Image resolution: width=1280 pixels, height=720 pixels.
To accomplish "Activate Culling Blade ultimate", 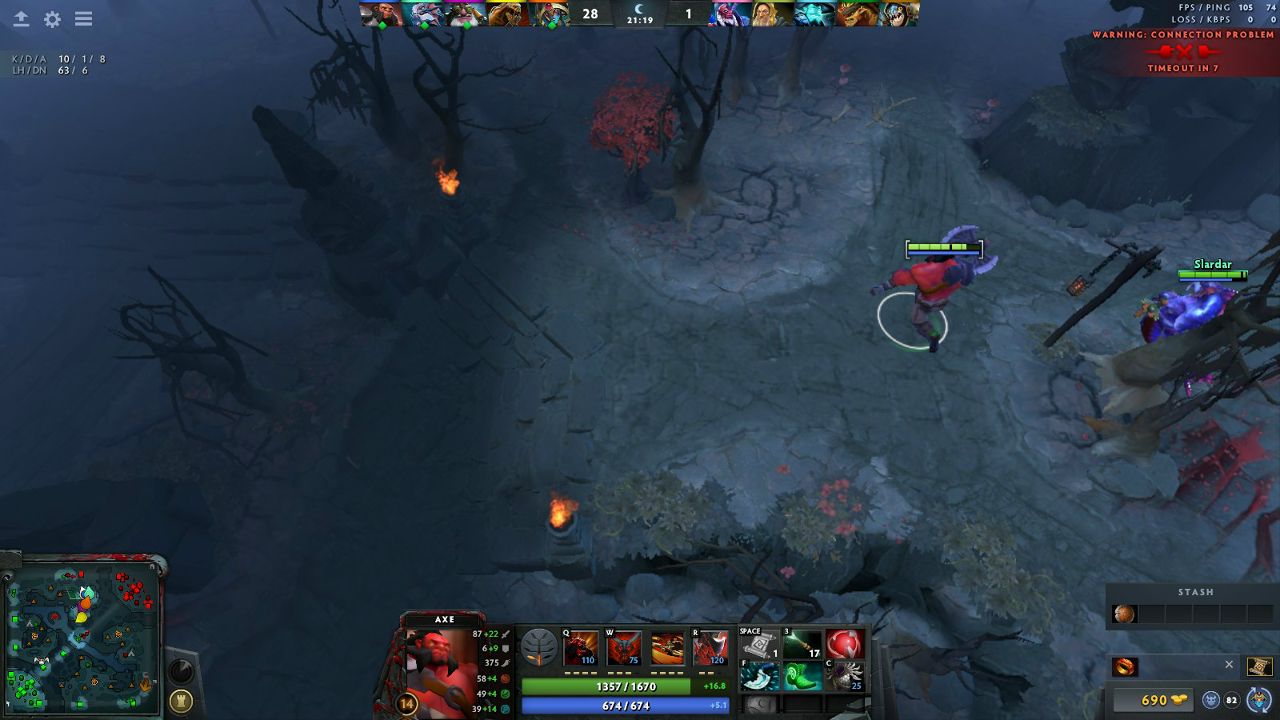I will click(x=710, y=648).
